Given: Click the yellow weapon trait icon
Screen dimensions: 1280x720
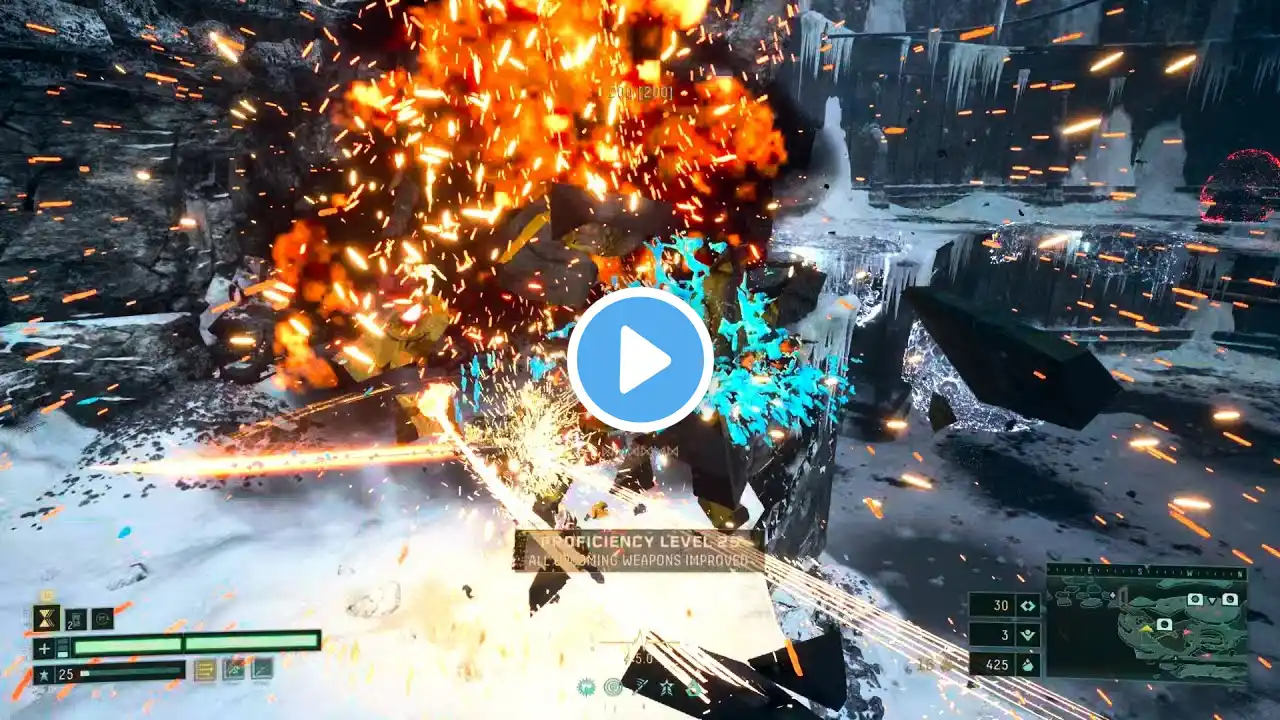Looking at the screenshot, I should (x=205, y=670).
